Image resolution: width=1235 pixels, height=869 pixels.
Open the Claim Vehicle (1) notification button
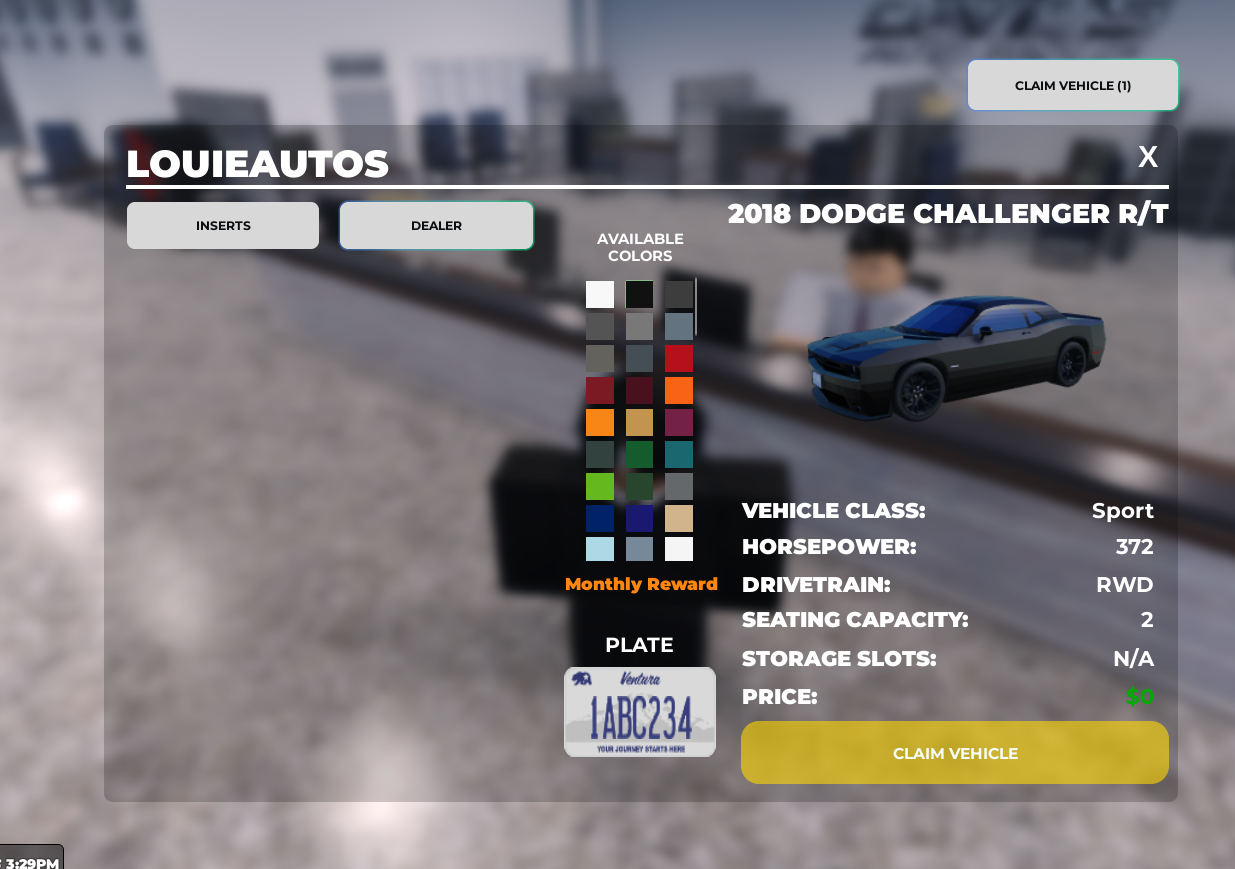coord(1072,86)
